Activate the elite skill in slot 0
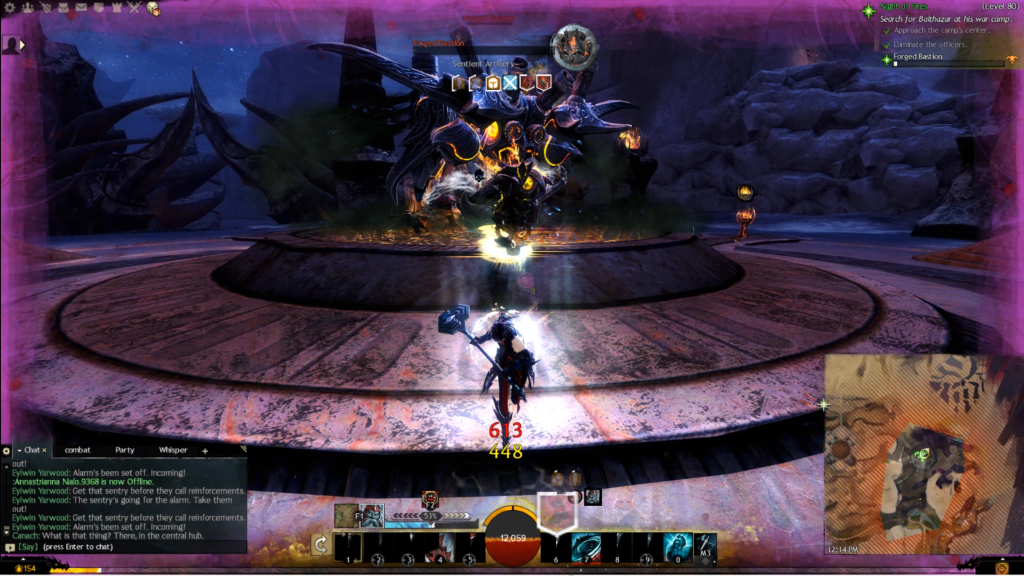 coord(677,547)
